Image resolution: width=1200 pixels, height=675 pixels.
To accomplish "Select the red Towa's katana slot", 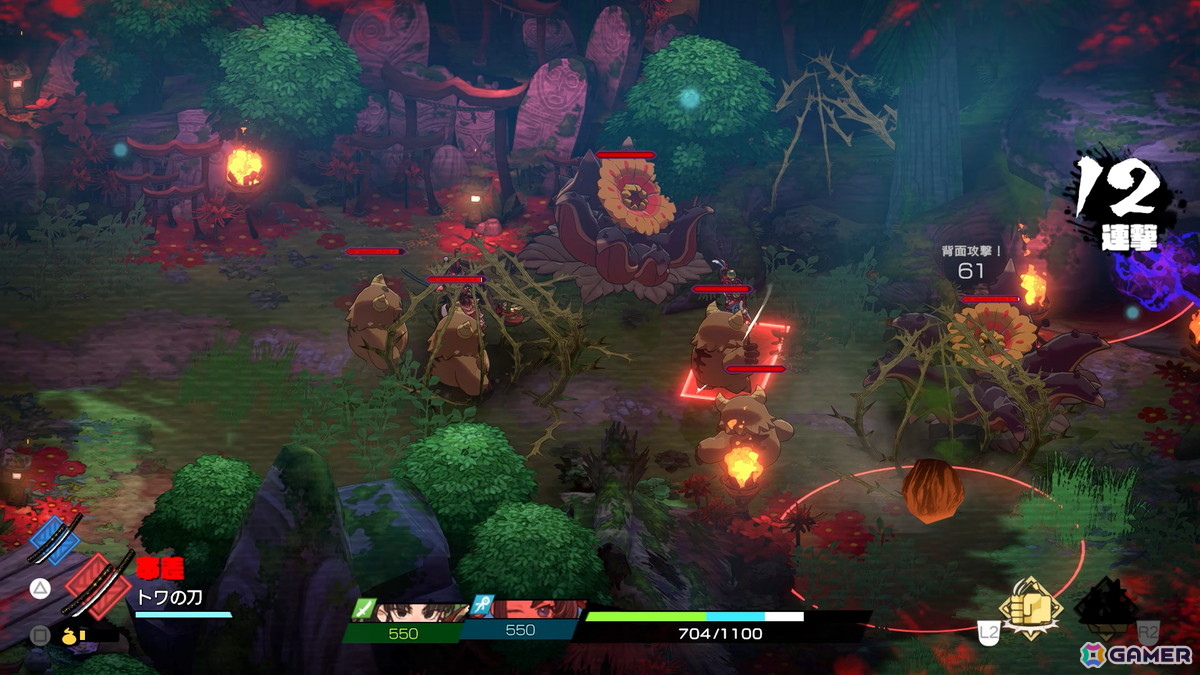I will pos(97,585).
